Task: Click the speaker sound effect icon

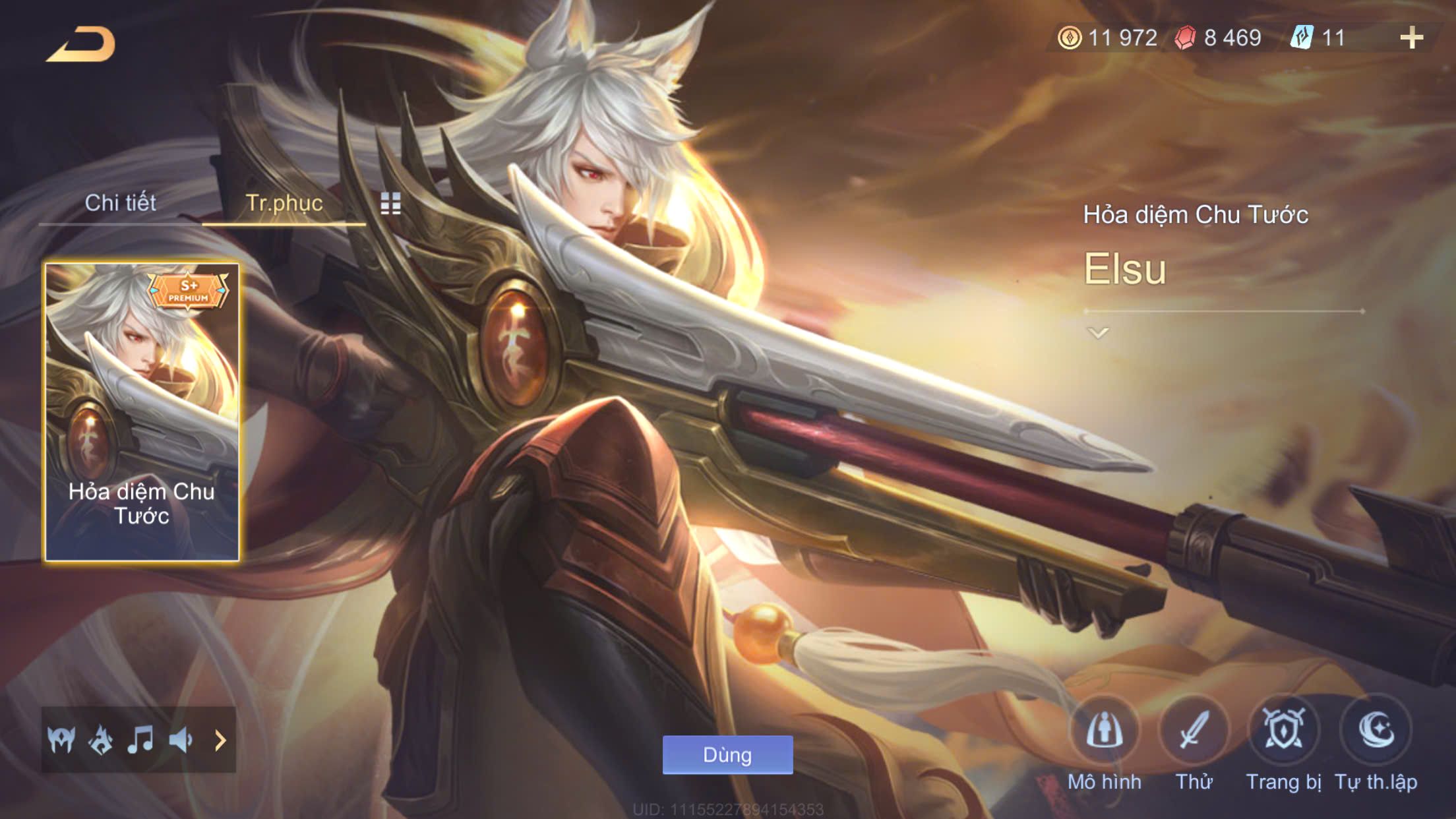Action: pos(181,740)
